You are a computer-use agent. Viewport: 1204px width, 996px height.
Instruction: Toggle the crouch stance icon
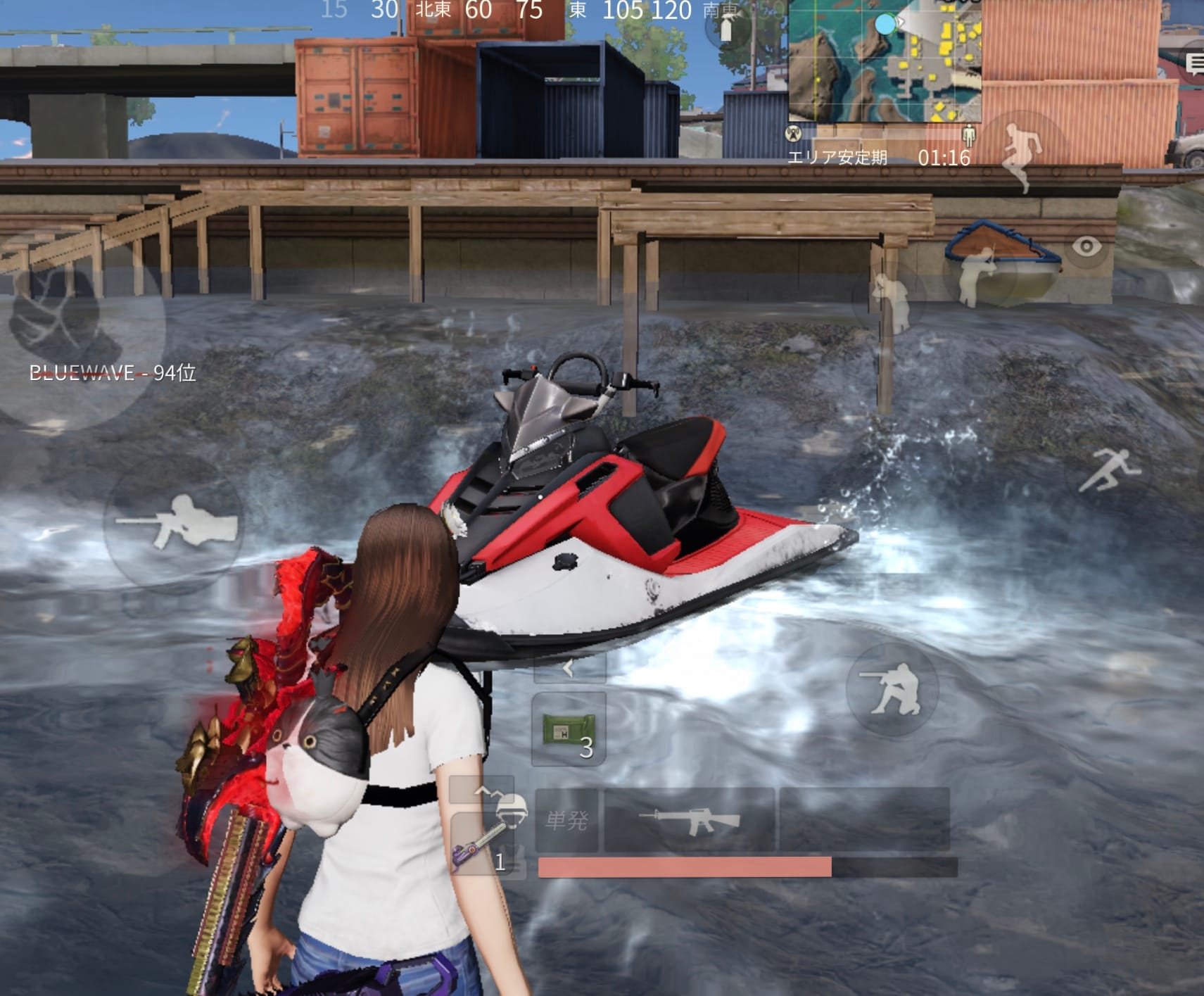coord(894,690)
